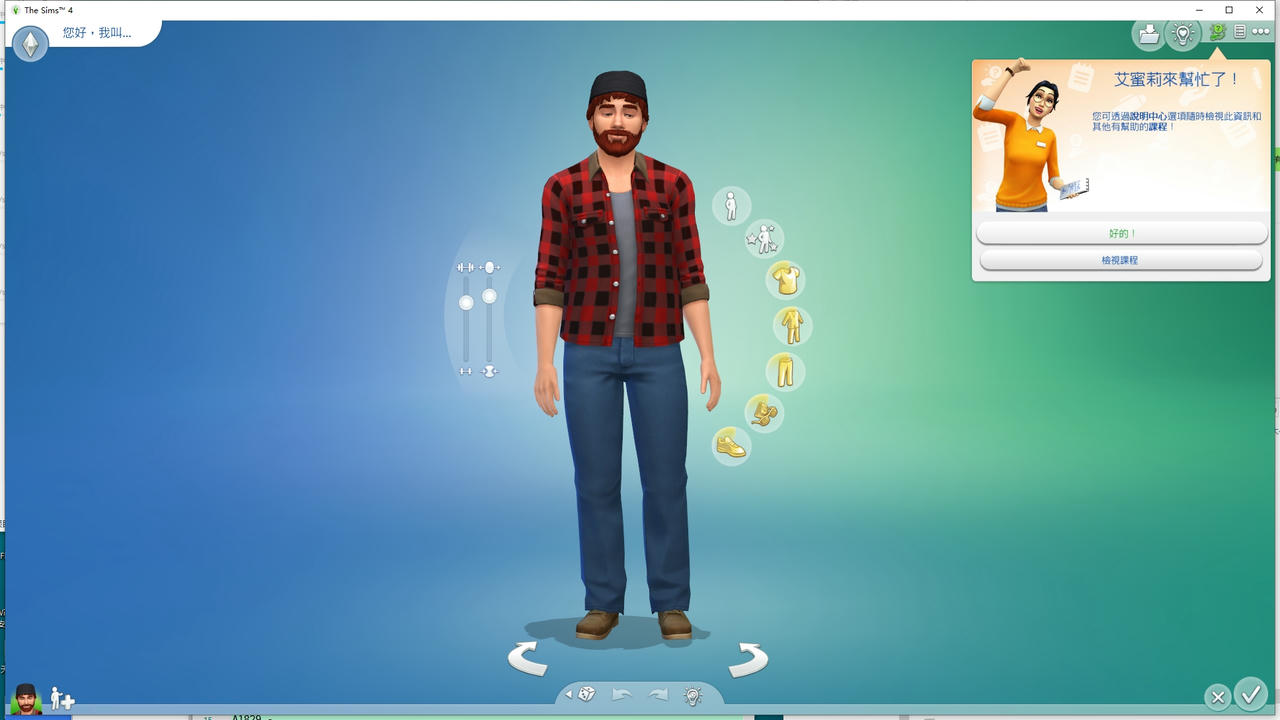Select the bottoms category icon

pyautogui.click(x=785, y=370)
